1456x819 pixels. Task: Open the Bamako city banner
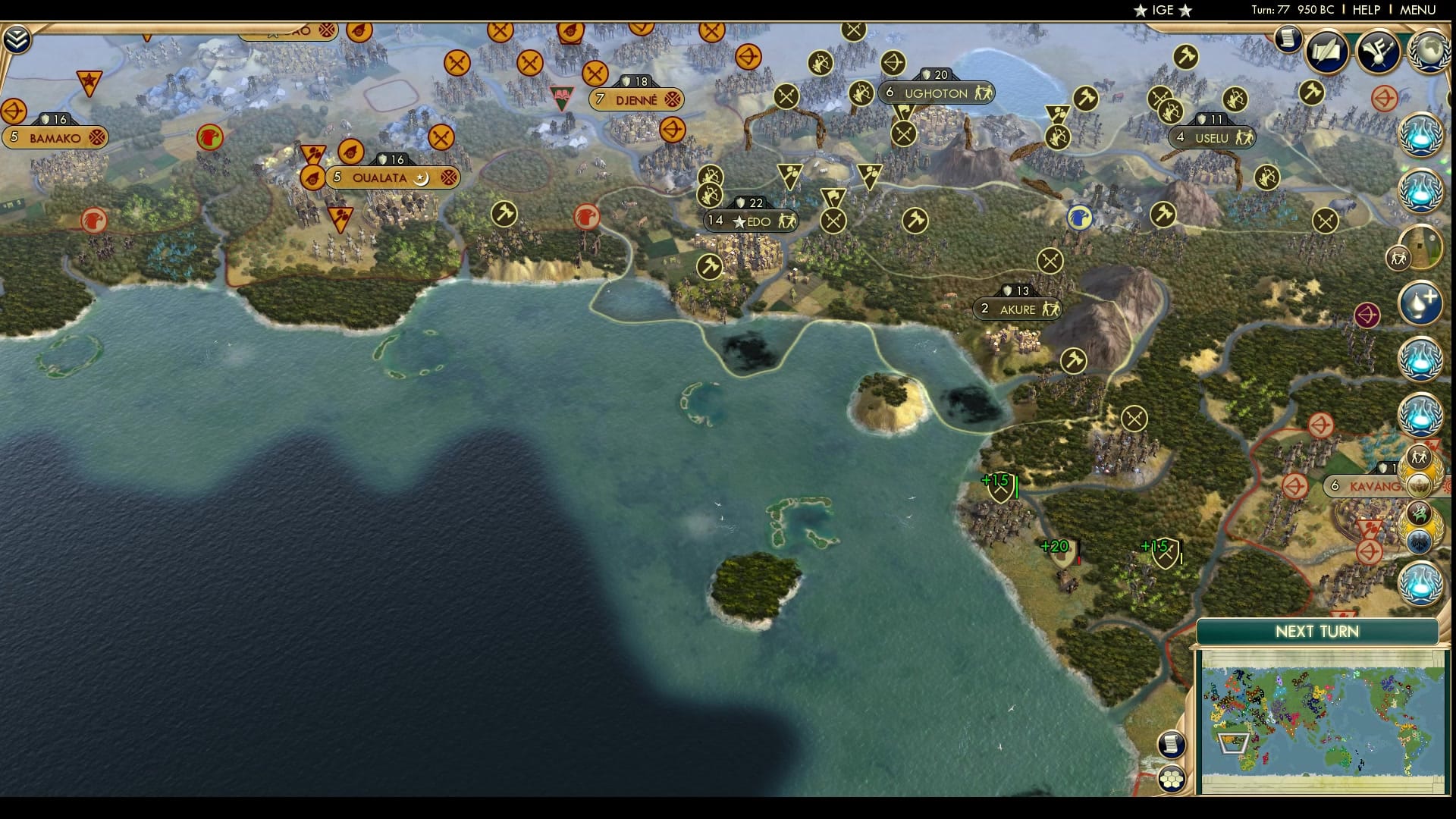click(x=53, y=137)
